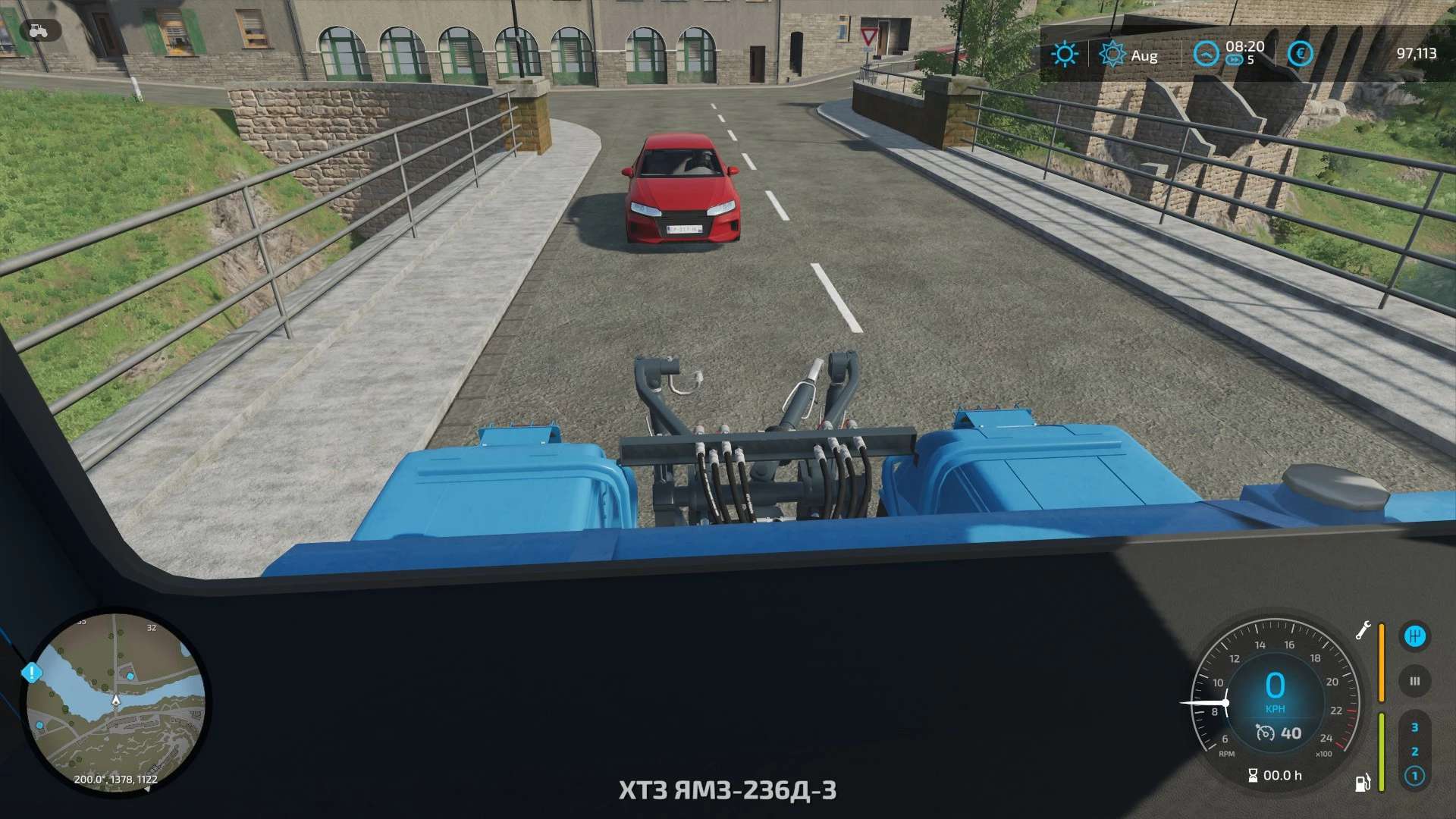1456x819 pixels.
Task: Click the wrench vehicle condition icon
Action: [x=1363, y=631]
